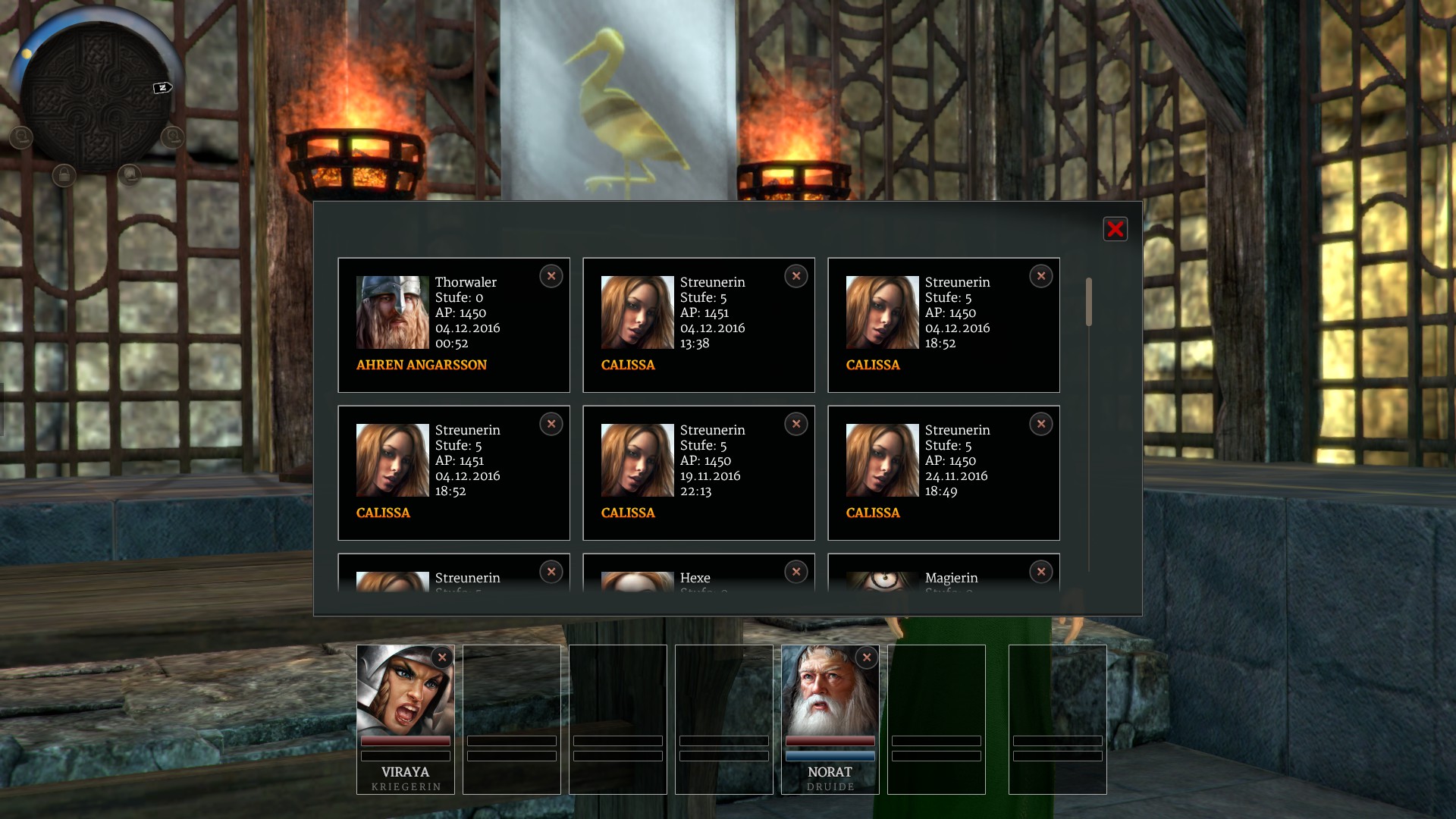Remove Viraya from the party
1456x819 pixels.
442,657
